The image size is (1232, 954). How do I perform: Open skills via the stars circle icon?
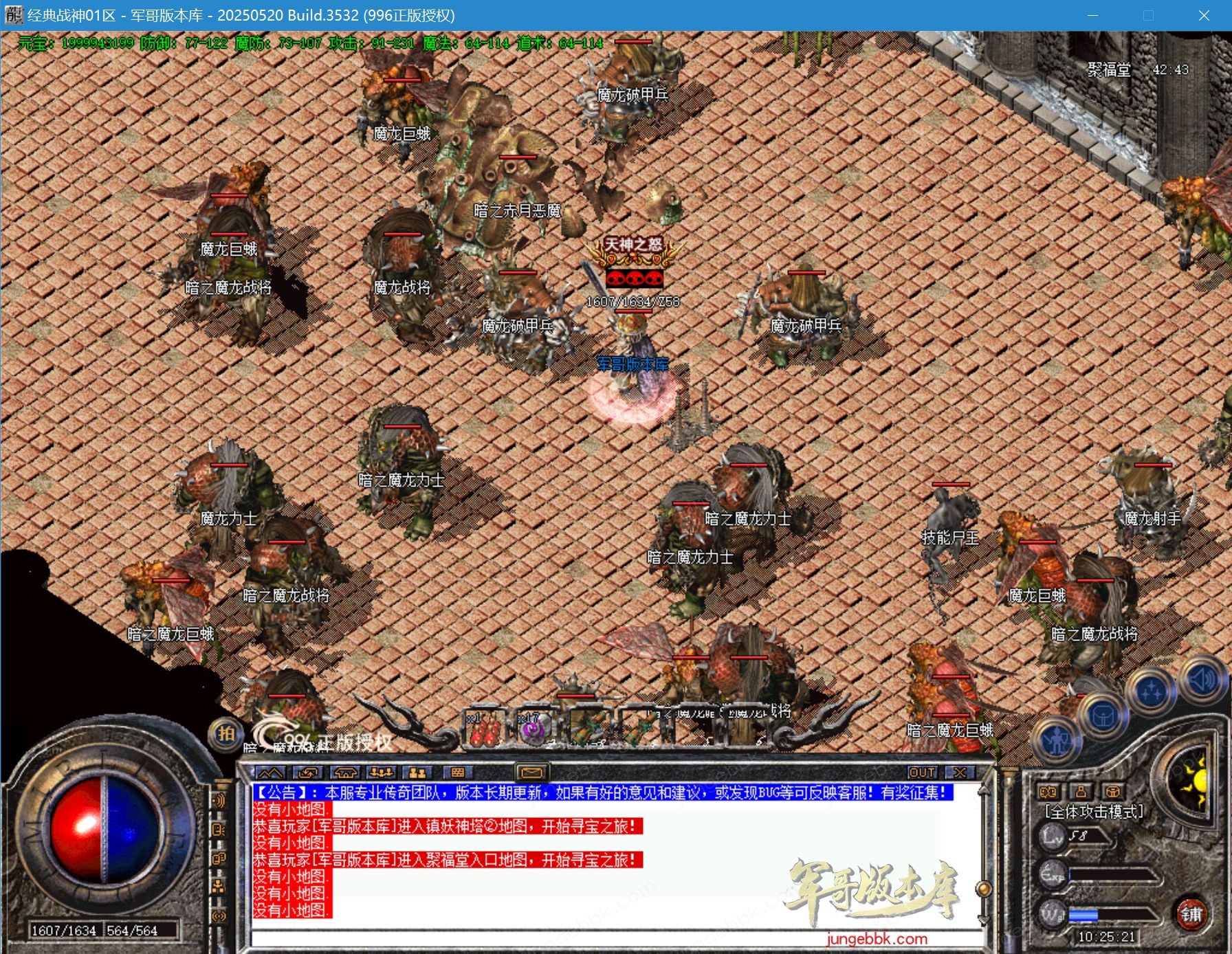pyautogui.click(x=1151, y=691)
